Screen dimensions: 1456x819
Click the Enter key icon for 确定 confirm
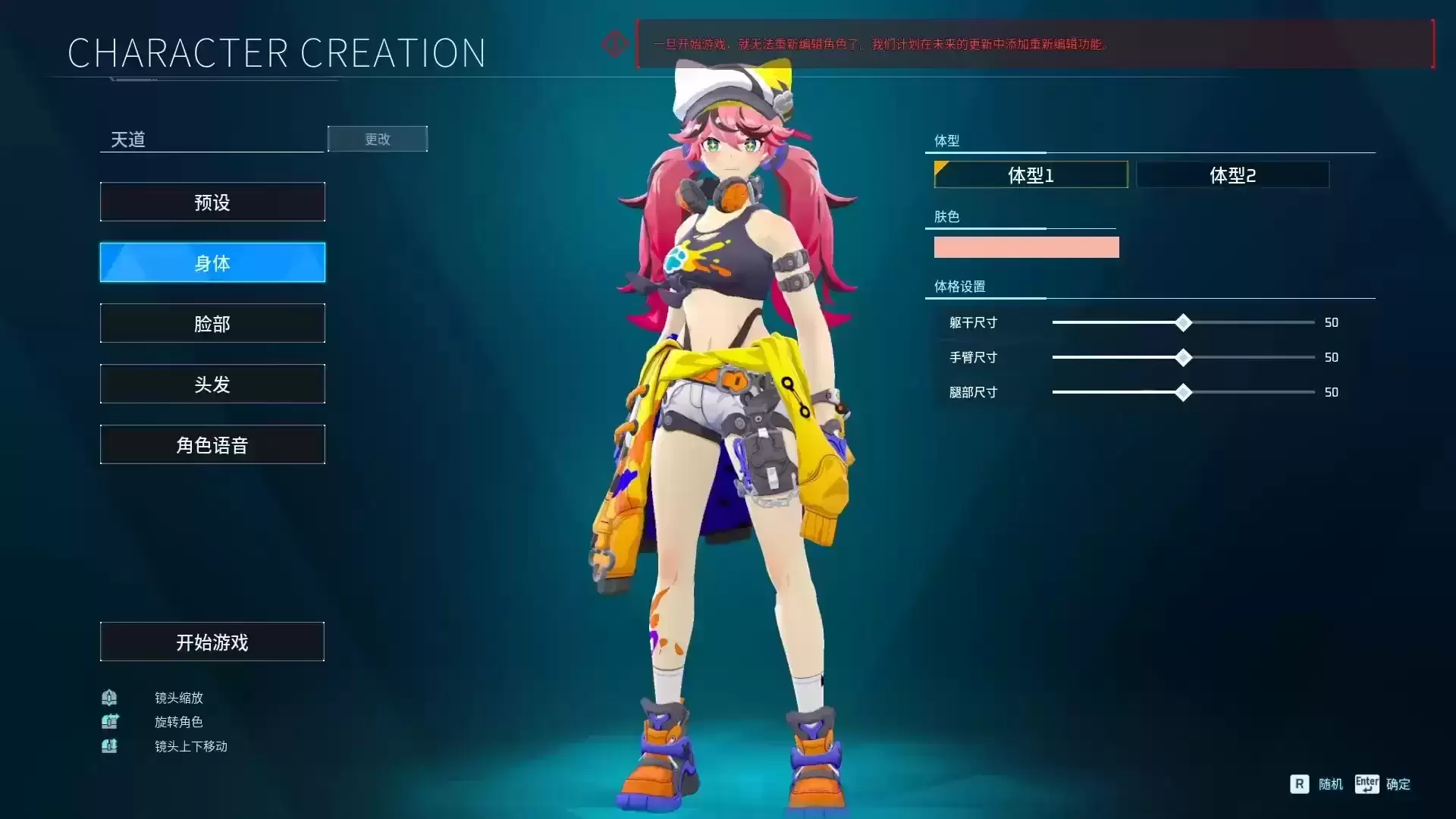point(1367,784)
